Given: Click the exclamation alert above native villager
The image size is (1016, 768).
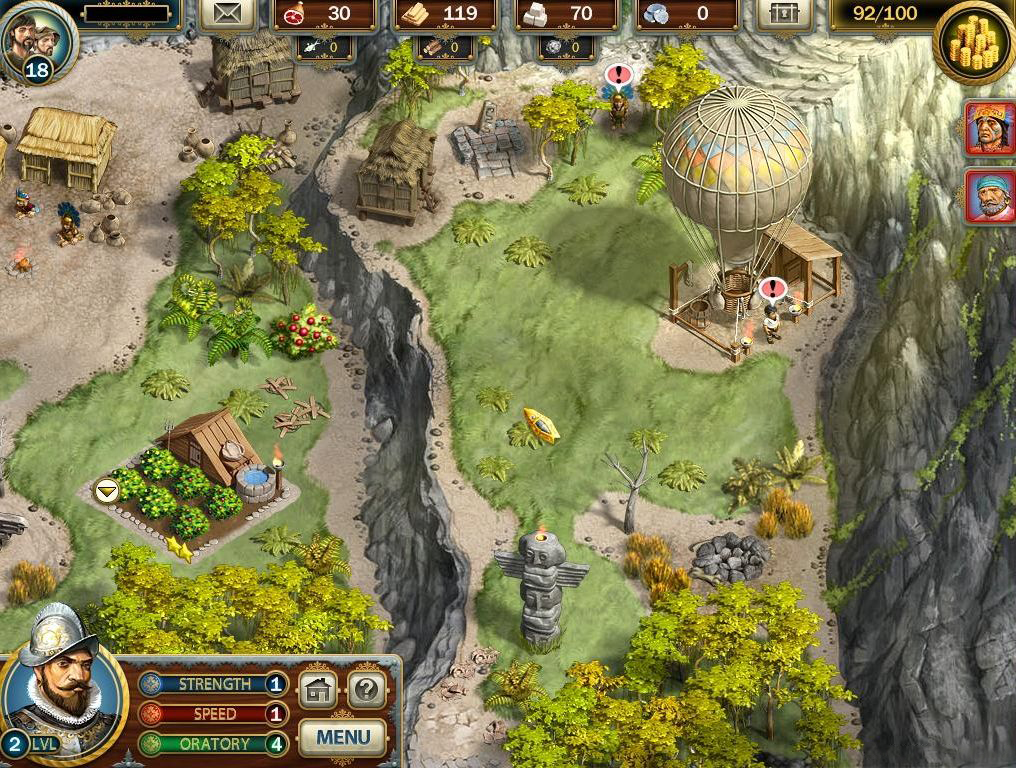Looking at the screenshot, I should [619, 74].
